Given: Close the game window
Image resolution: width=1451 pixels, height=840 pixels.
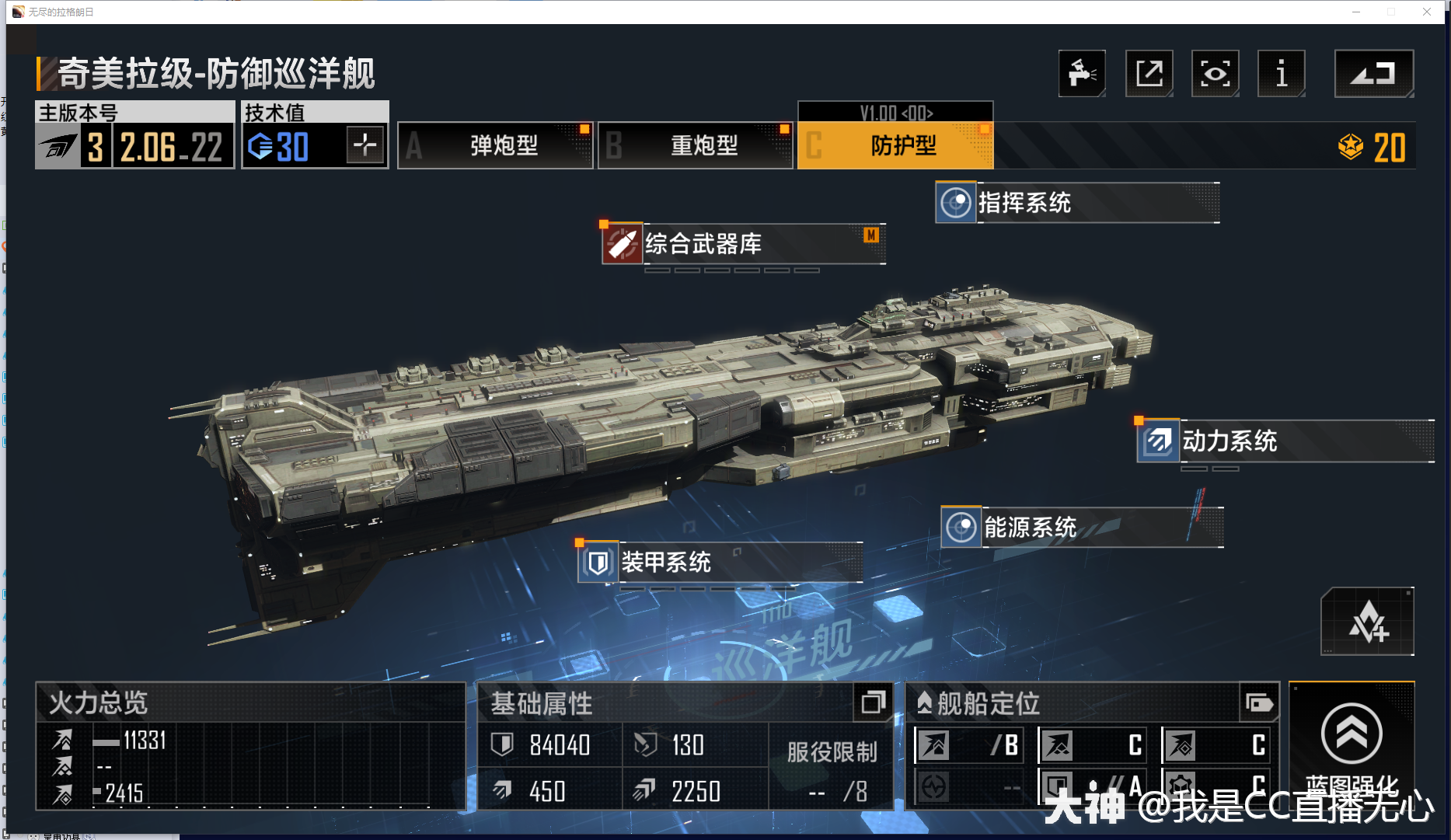Looking at the screenshot, I should point(1427,12).
